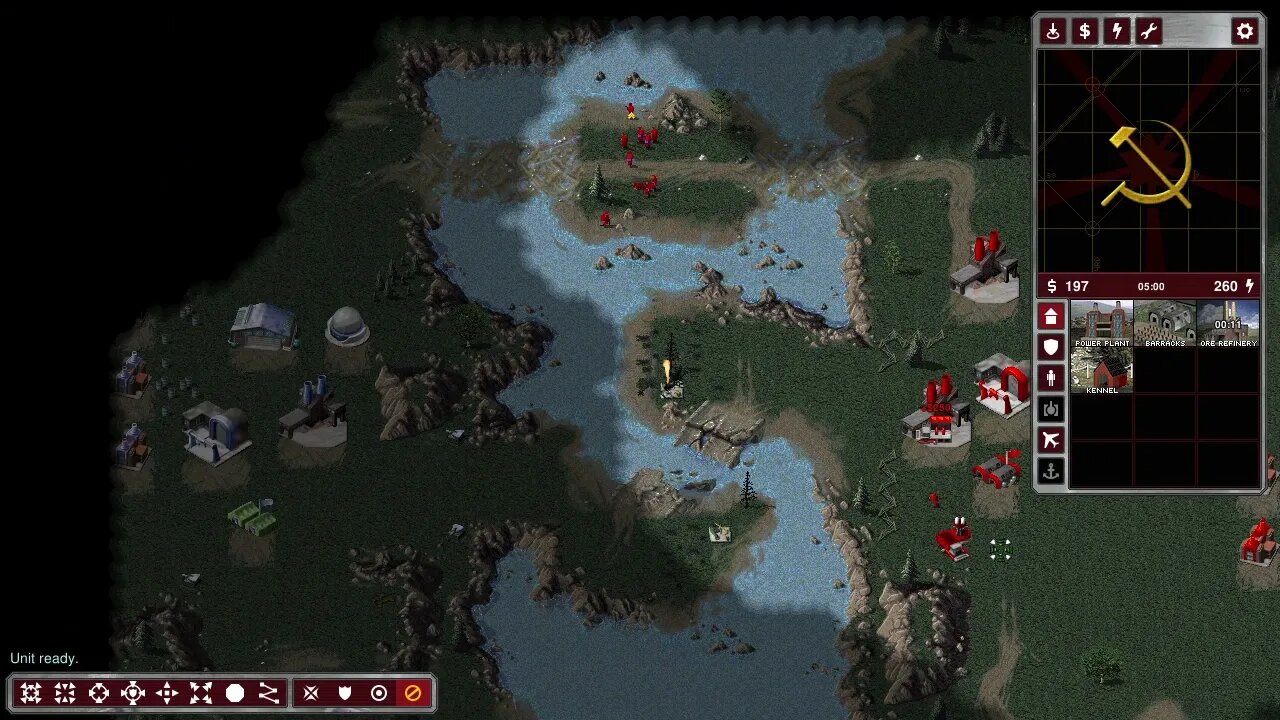Activate the Sell structure tool

coord(1084,31)
